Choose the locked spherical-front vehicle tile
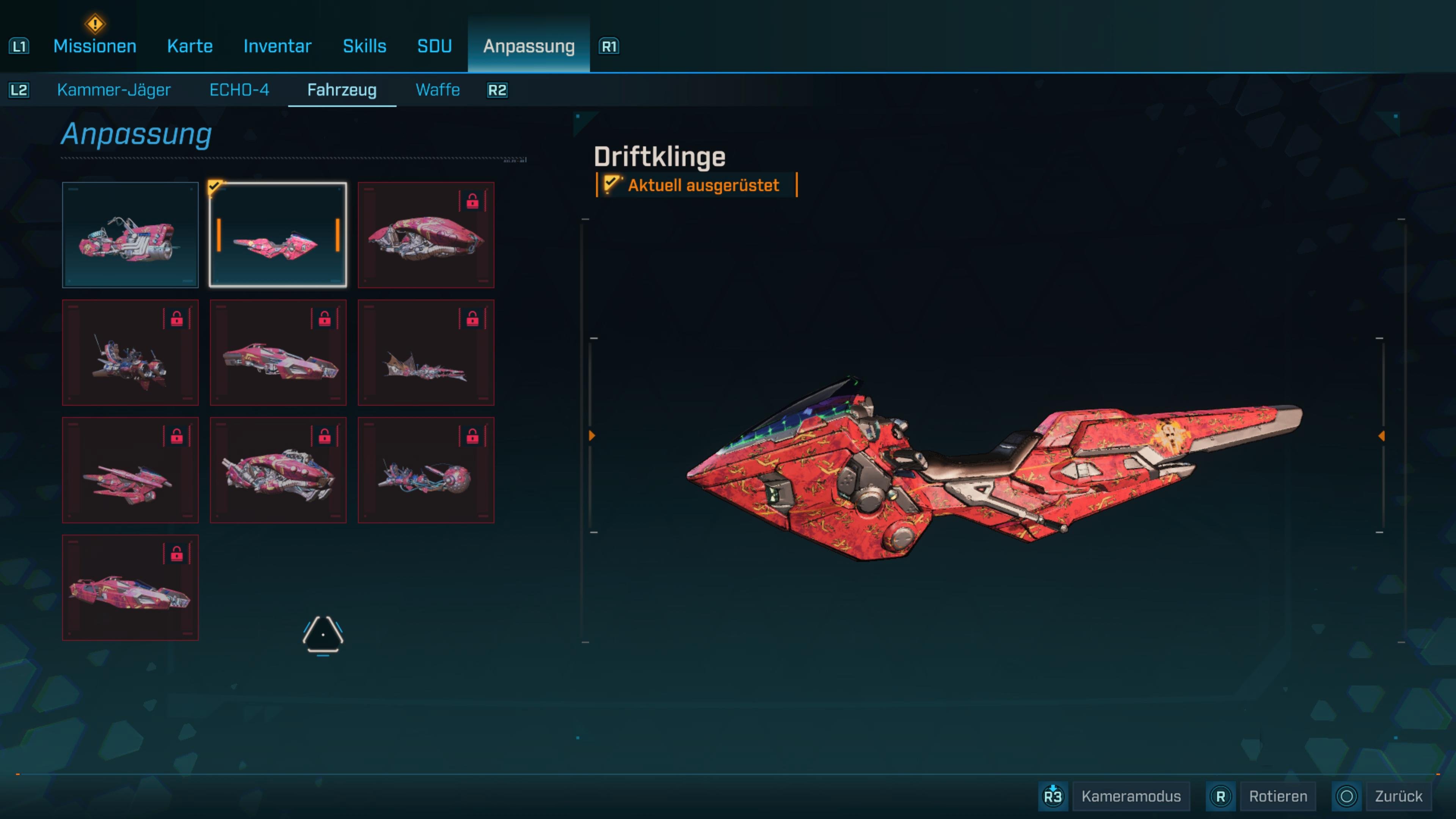 425,470
